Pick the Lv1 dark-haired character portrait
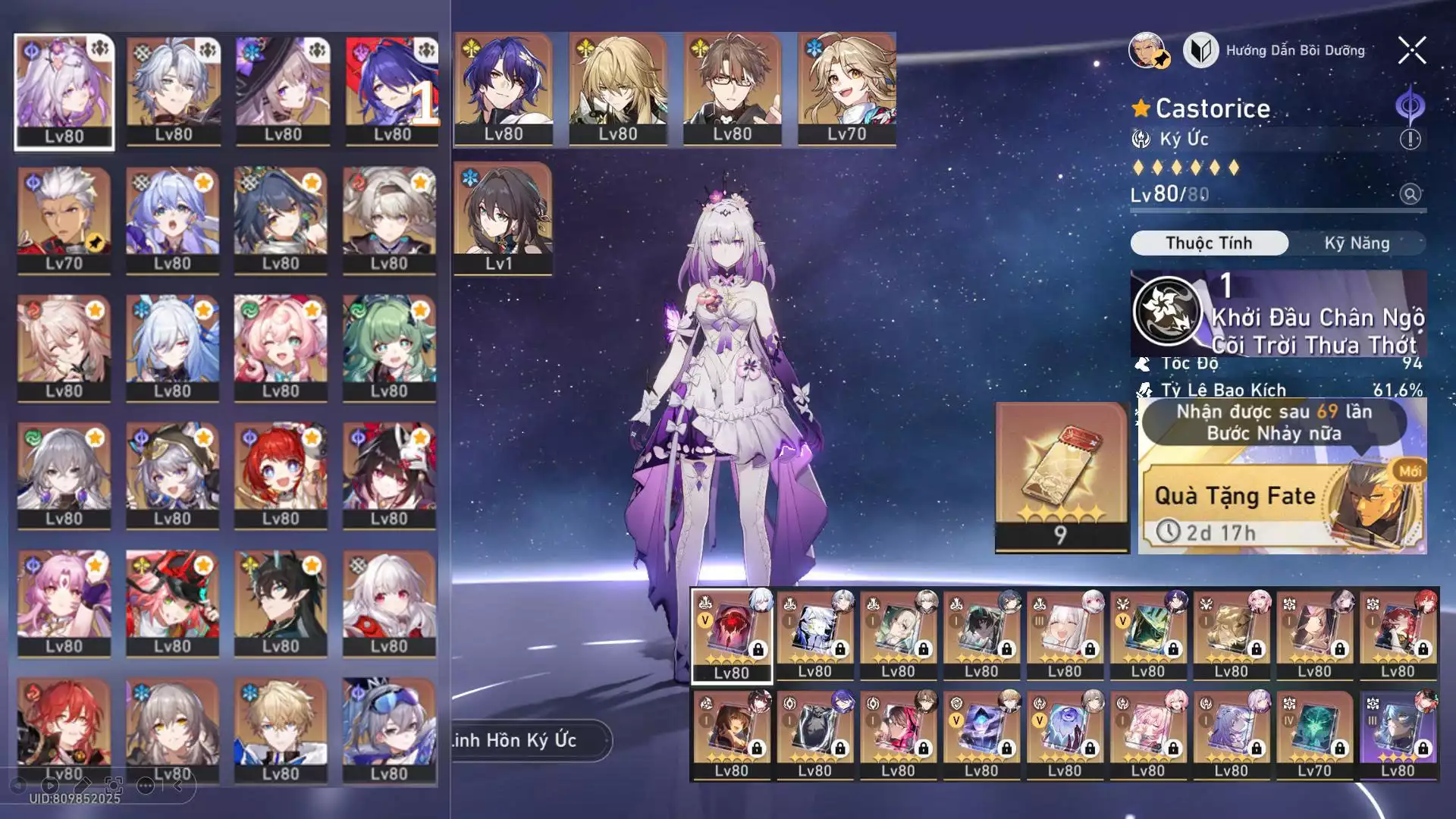Viewport: 1456px width, 819px height. (502, 218)
